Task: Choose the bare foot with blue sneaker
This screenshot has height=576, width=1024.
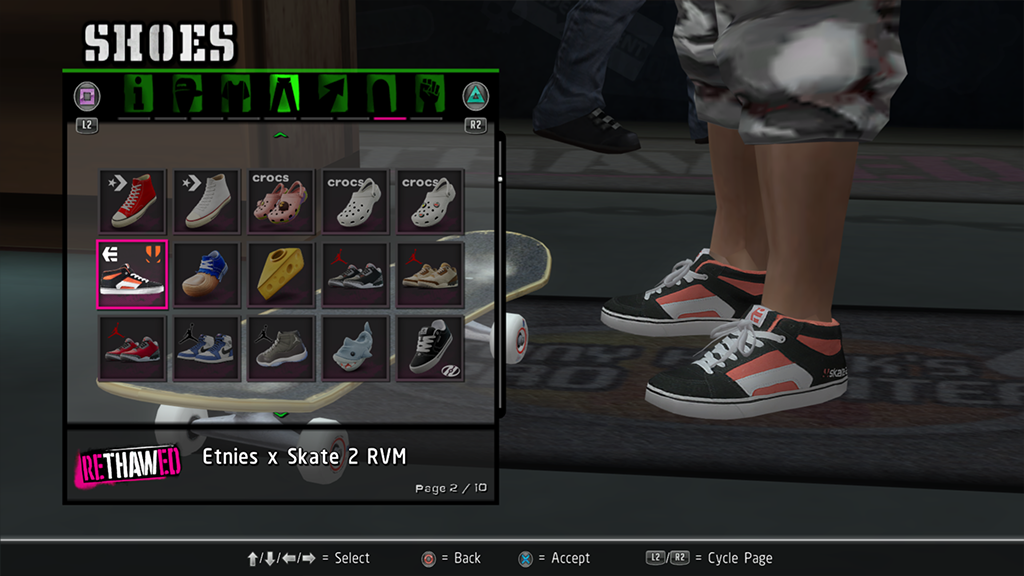Action: (x=207, y=274)
